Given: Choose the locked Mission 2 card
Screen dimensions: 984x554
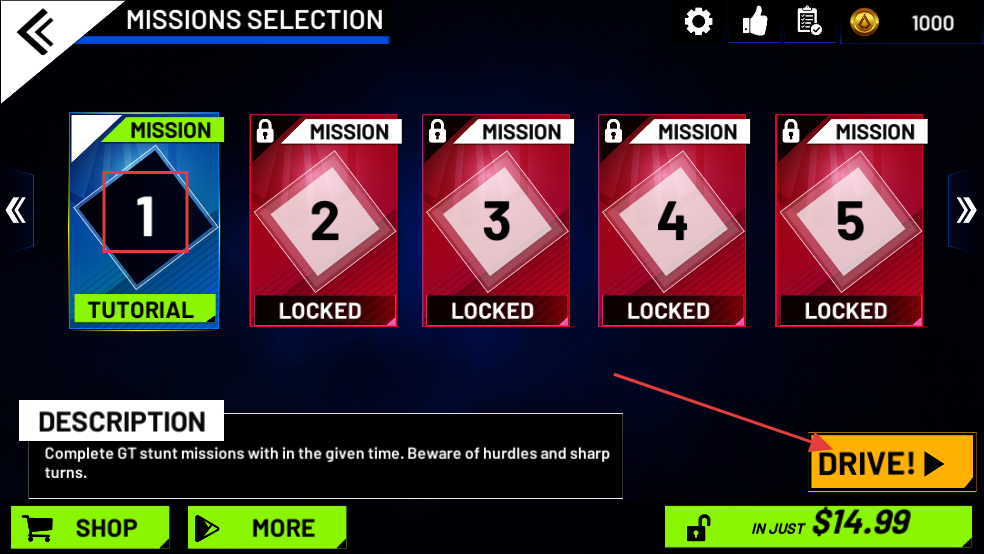Looking at the screenshot, I should pos(323,221).
